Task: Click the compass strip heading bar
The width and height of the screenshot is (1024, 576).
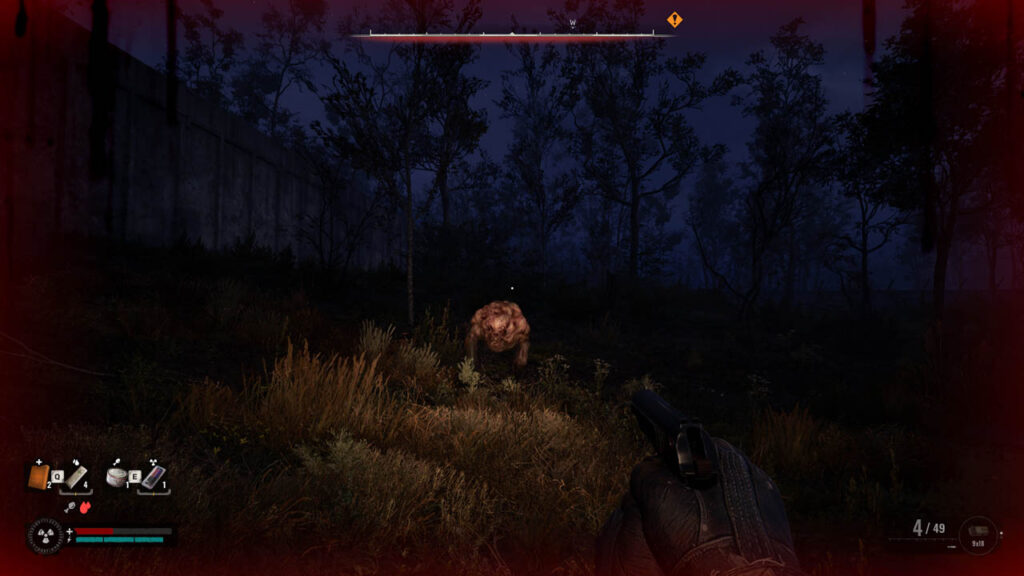Action: point(512,34)
